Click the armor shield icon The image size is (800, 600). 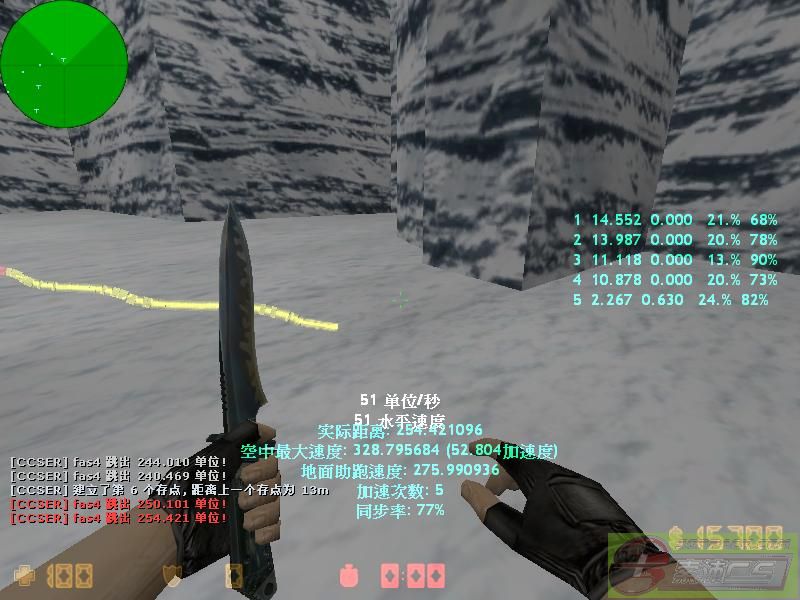(x=172, y=576)
